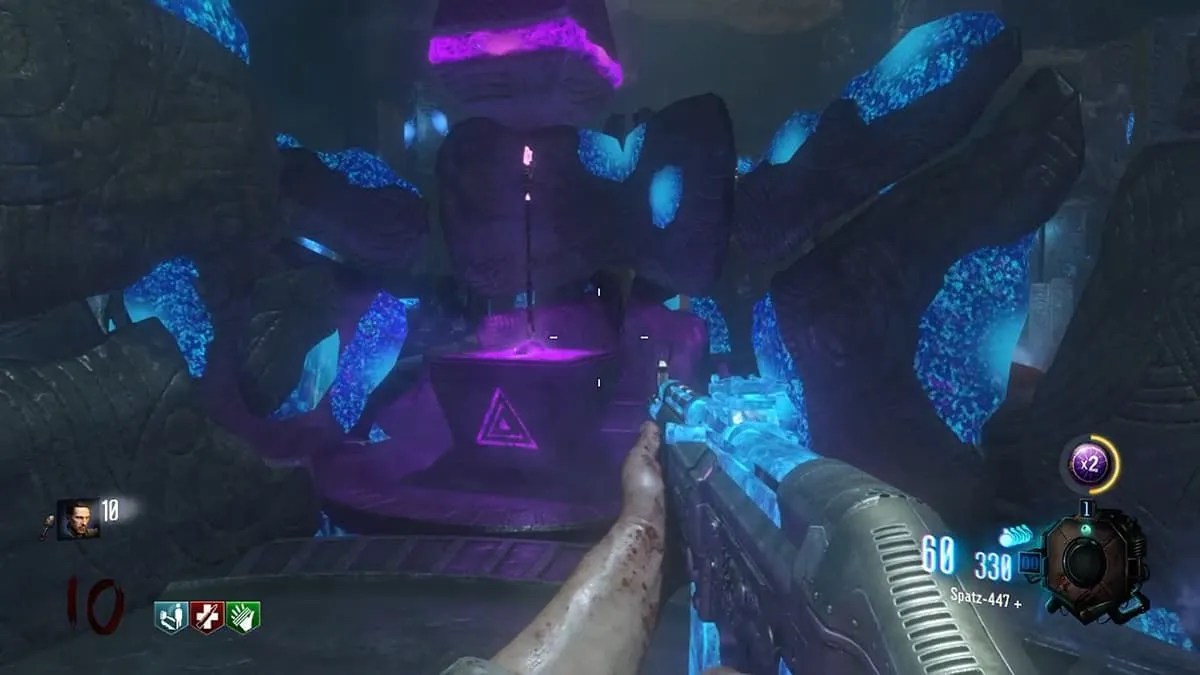This screenshot has width=1200, height=675.
Task: Select the green Speed Cola hand perk icon
Action: tap(243, 617)
